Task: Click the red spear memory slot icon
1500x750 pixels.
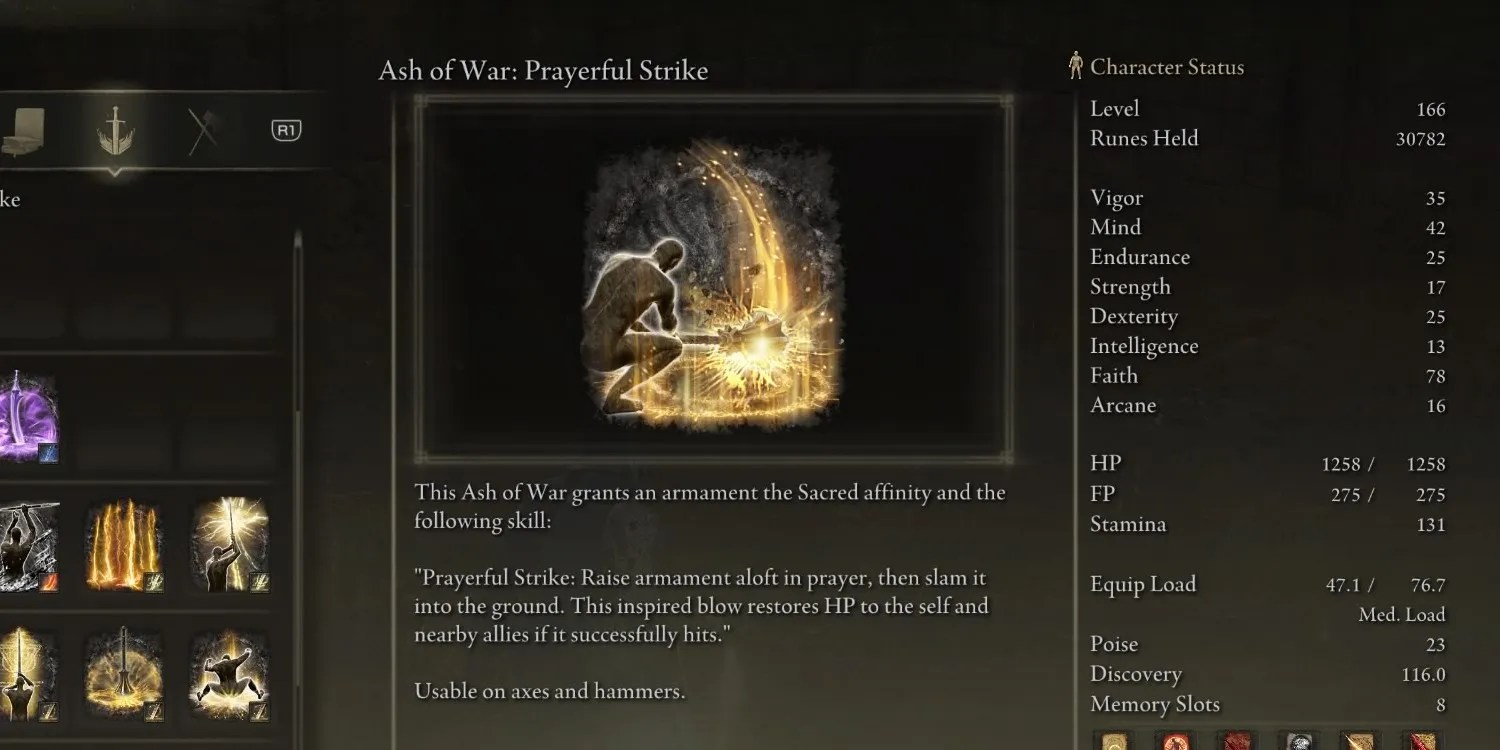Action: (1418, 745)
